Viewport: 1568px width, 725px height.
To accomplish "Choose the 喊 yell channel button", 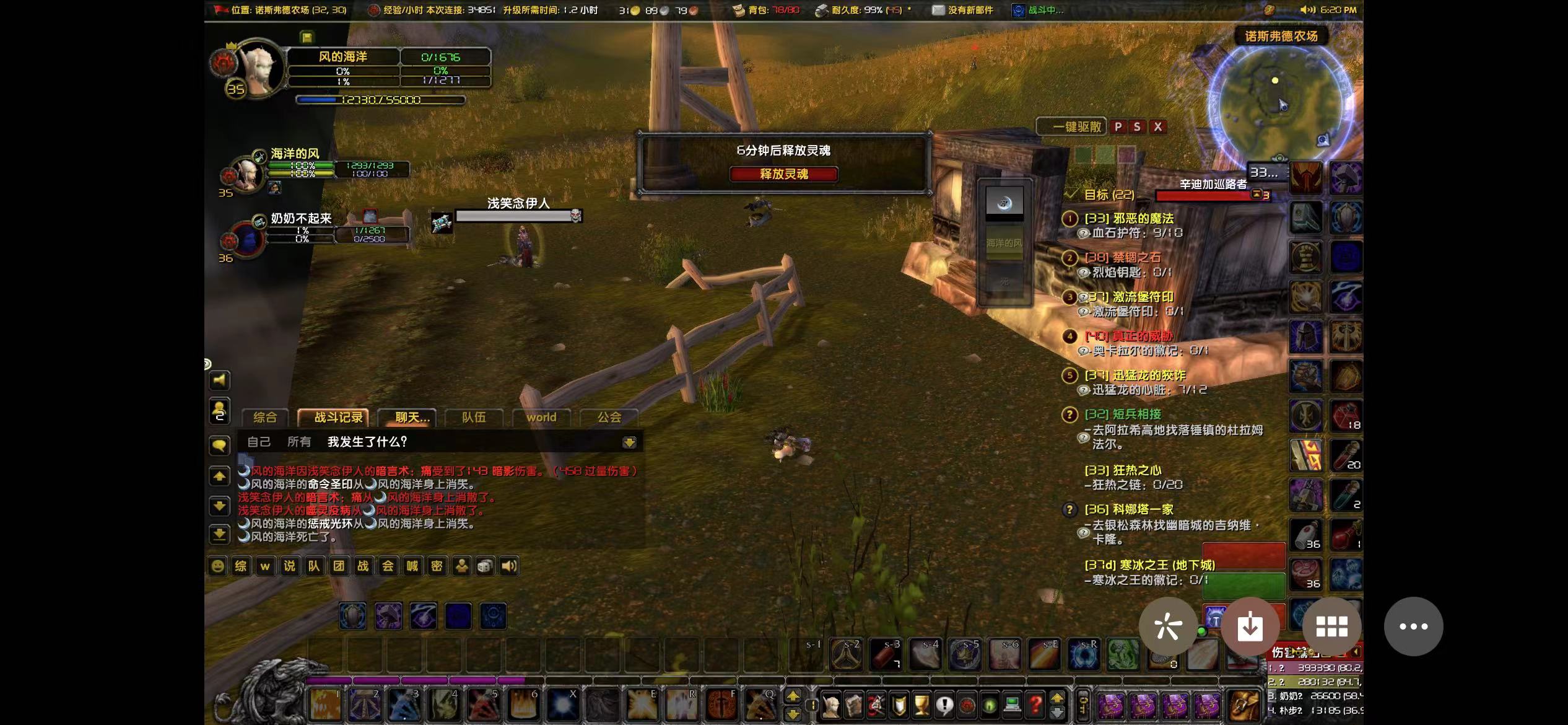I will 412,566.
